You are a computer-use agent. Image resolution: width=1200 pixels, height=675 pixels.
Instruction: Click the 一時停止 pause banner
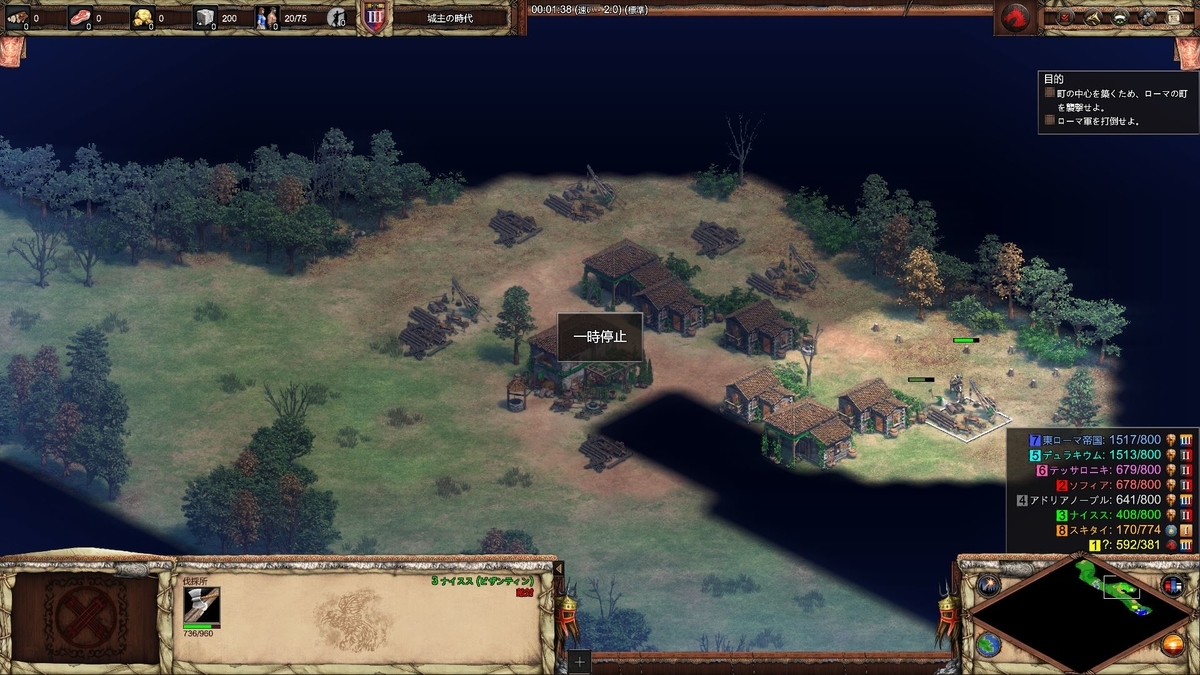tap(600, 338)
